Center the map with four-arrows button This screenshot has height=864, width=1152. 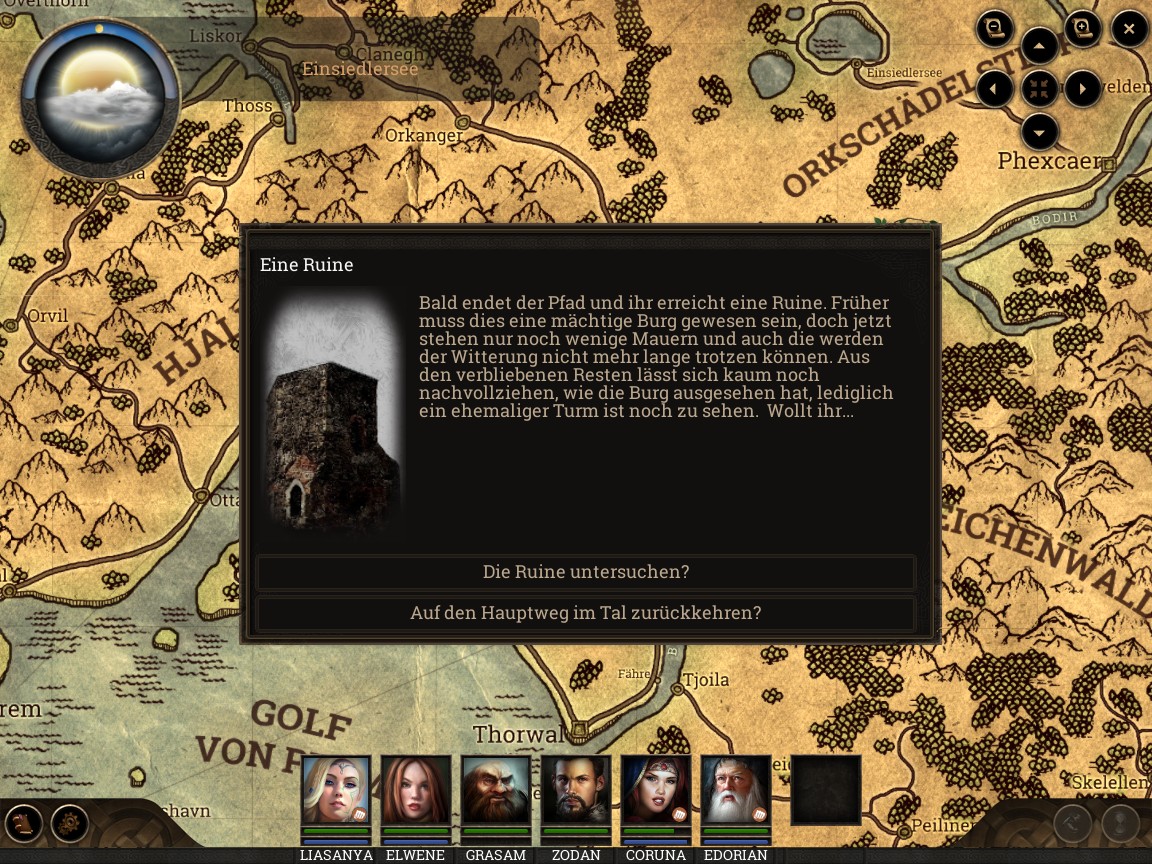pos(1040,89)
